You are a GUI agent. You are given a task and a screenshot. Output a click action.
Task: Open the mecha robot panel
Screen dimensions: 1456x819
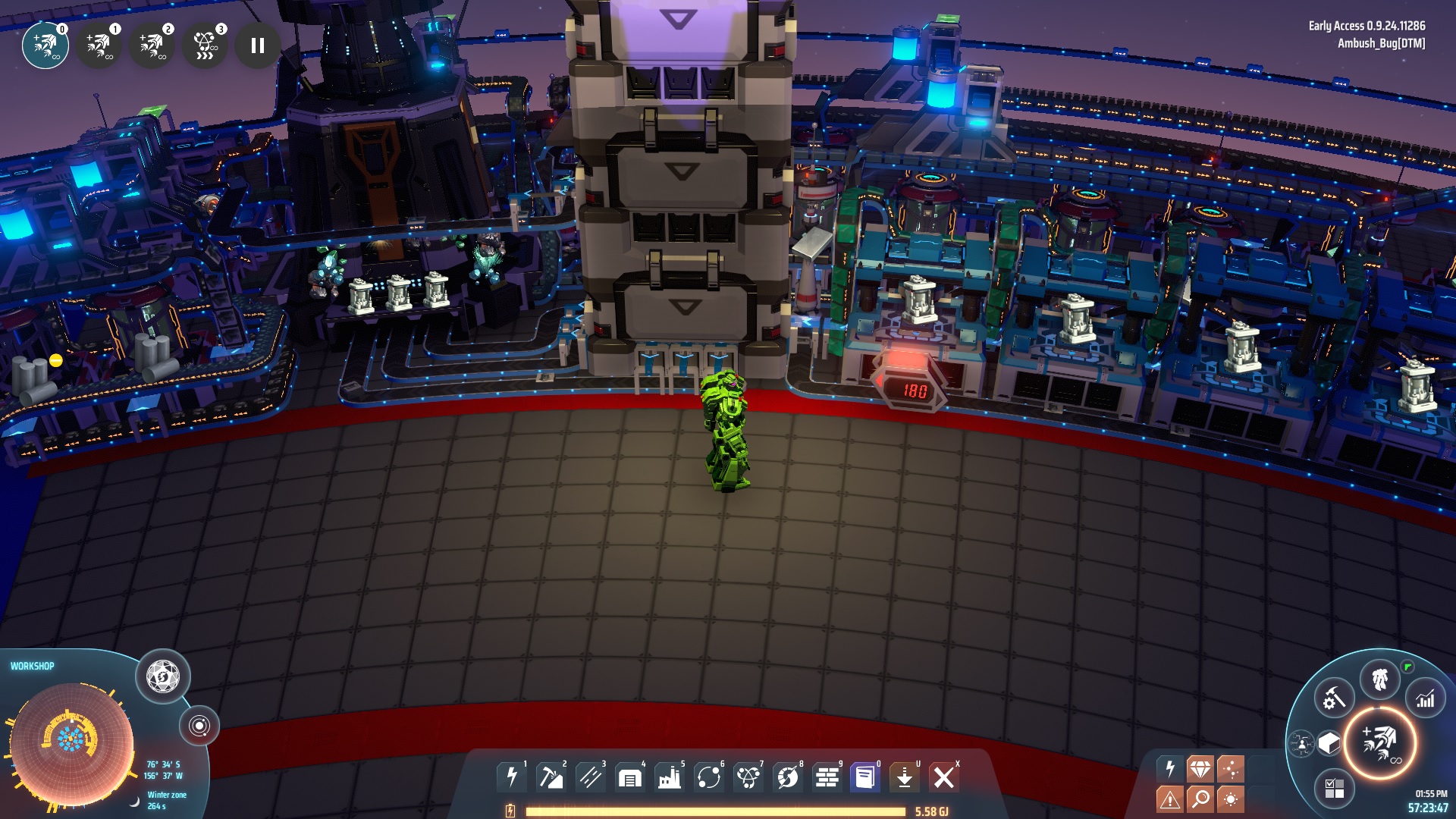(x=1380, y=679)
